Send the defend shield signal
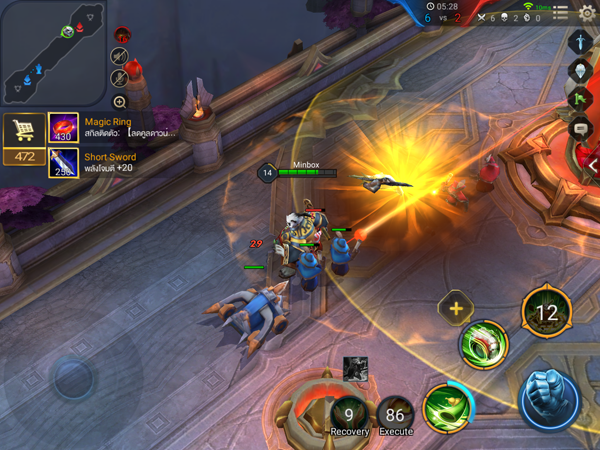Viewport: 600px width, 450px height. click(x=582, y=70)
